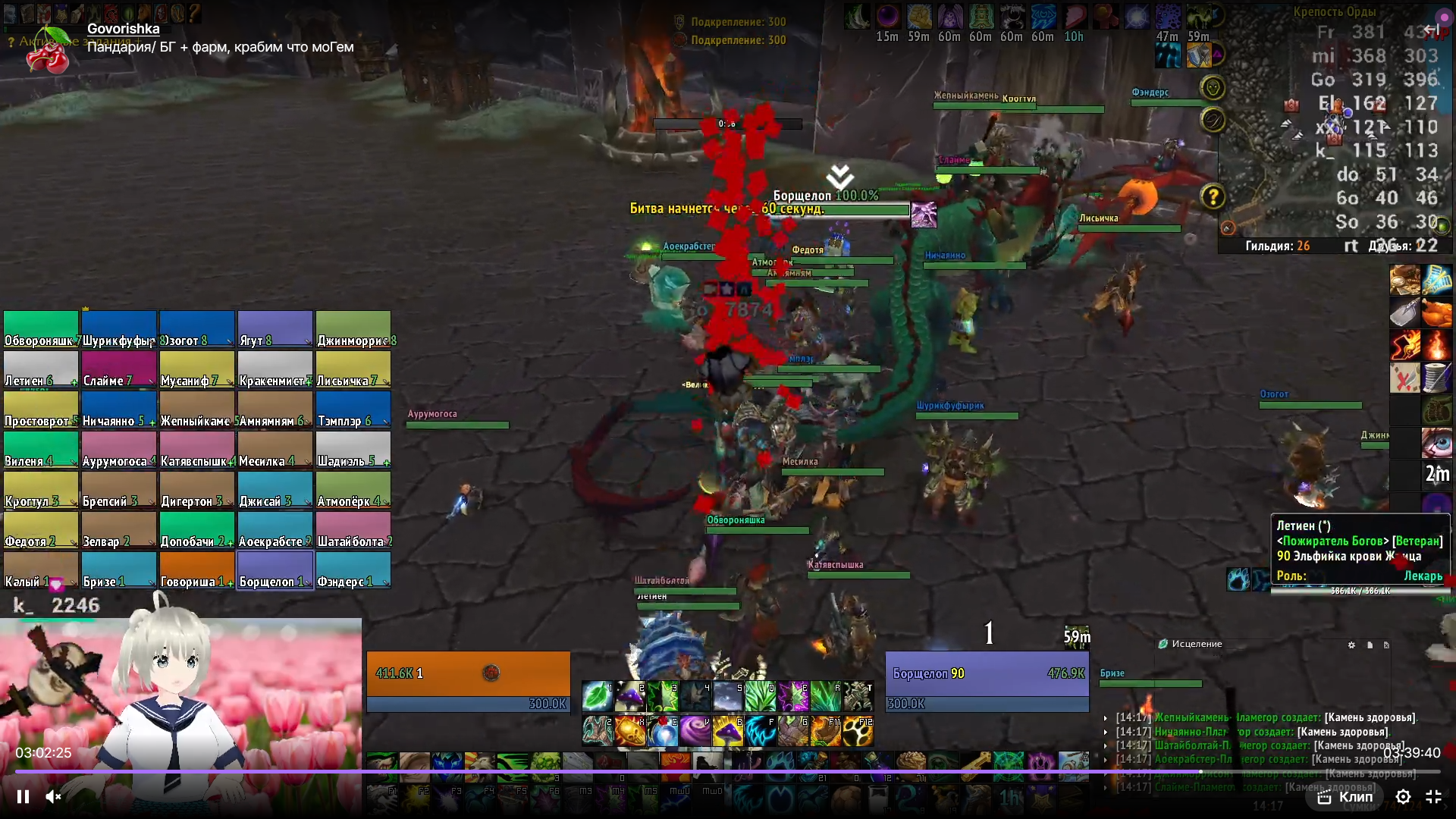Pick Кракенмист in the raid grid
Screen dimensions: 1456x819
pos(275,370)
